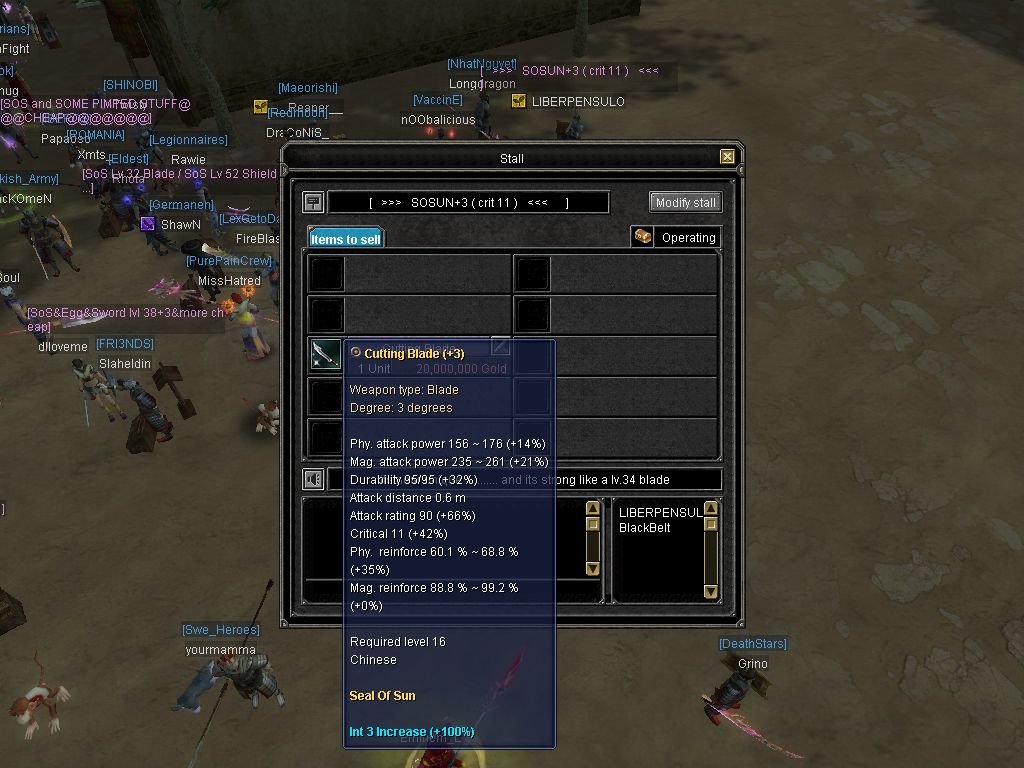
Task: Click the stall title sign icon
Action: click(x=313, y=202)
